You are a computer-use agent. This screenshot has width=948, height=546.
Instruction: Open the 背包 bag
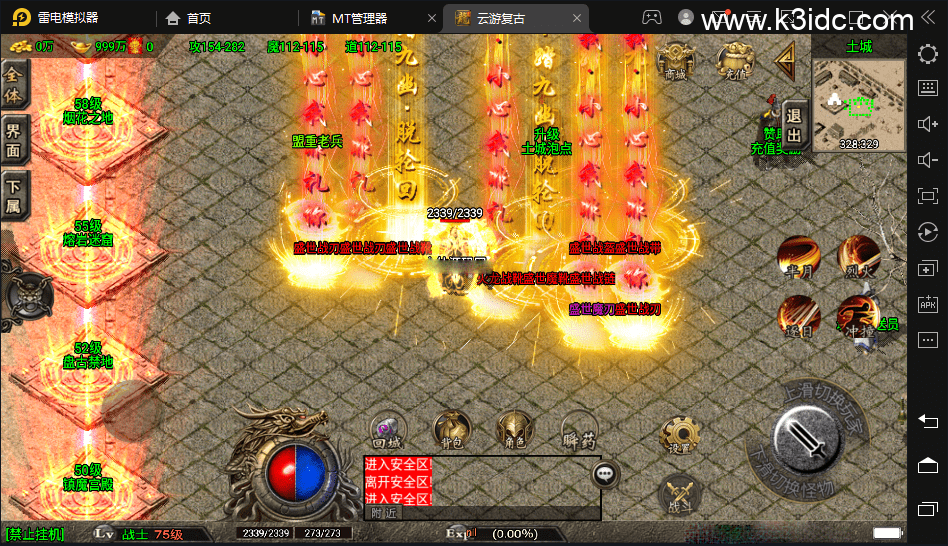pos(450,430)
